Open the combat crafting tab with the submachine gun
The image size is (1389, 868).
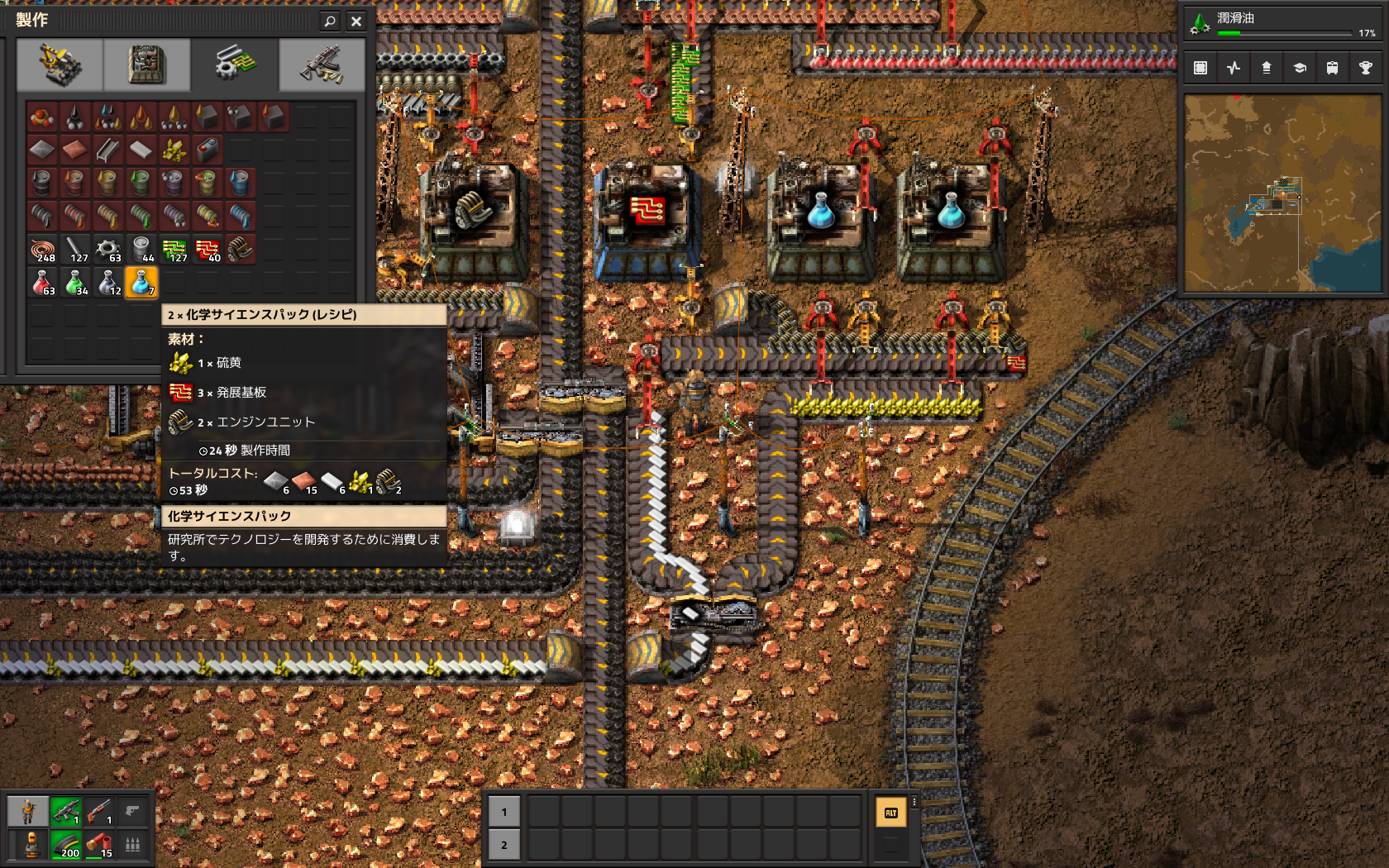(x=322, y=64)
